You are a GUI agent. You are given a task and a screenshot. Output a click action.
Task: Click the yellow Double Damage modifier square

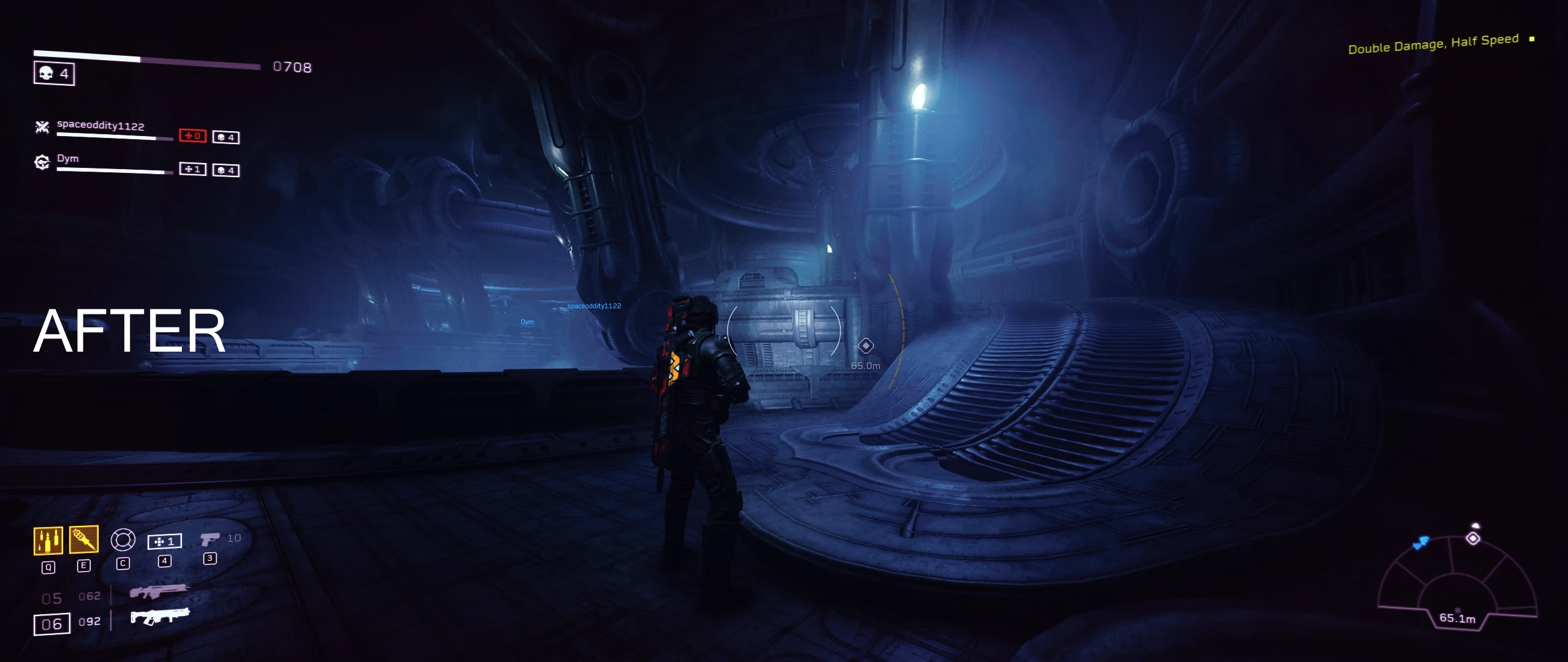tap(1532, 39)
